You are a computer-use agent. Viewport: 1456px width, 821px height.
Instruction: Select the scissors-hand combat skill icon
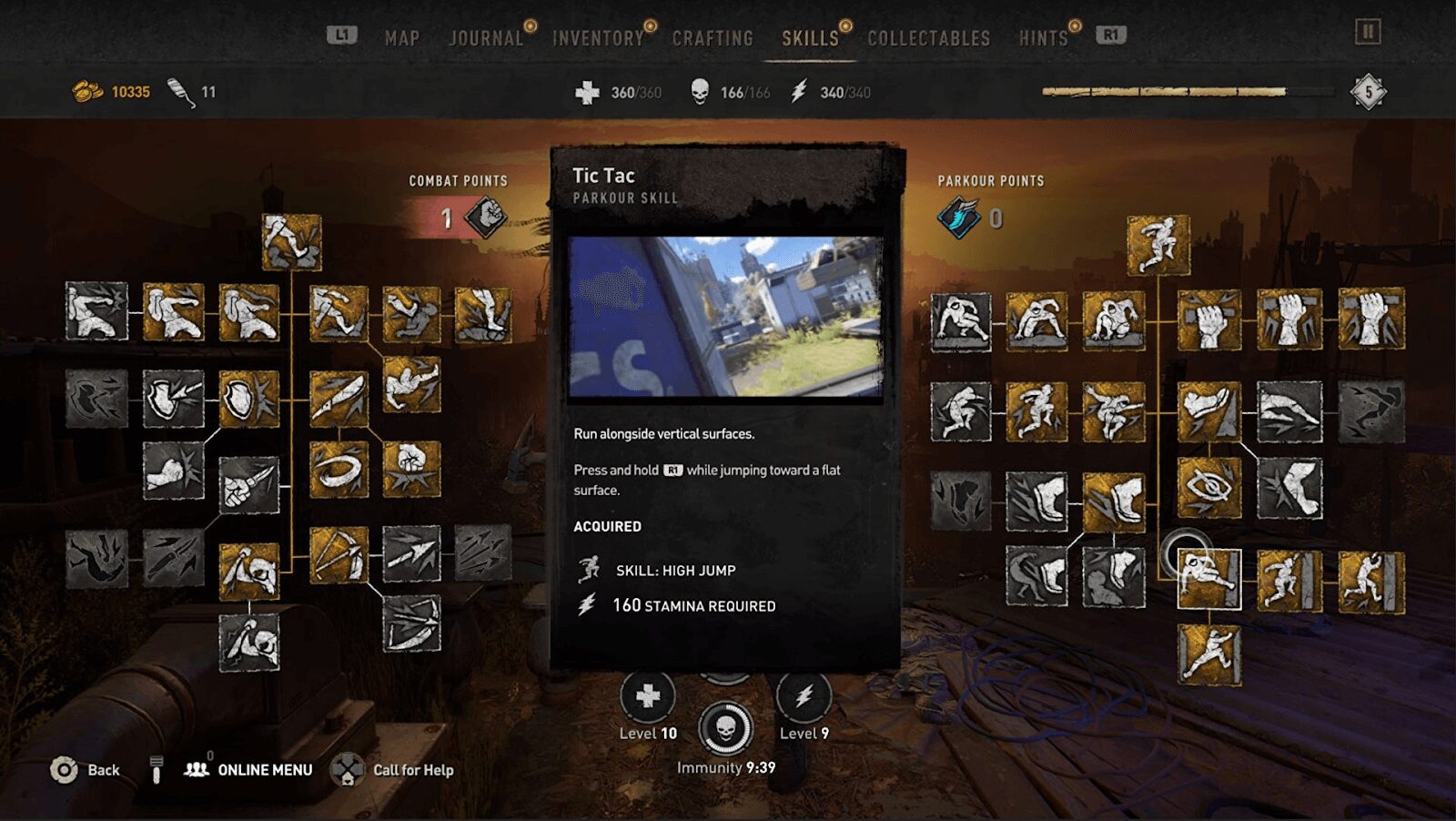click(248, 484)
